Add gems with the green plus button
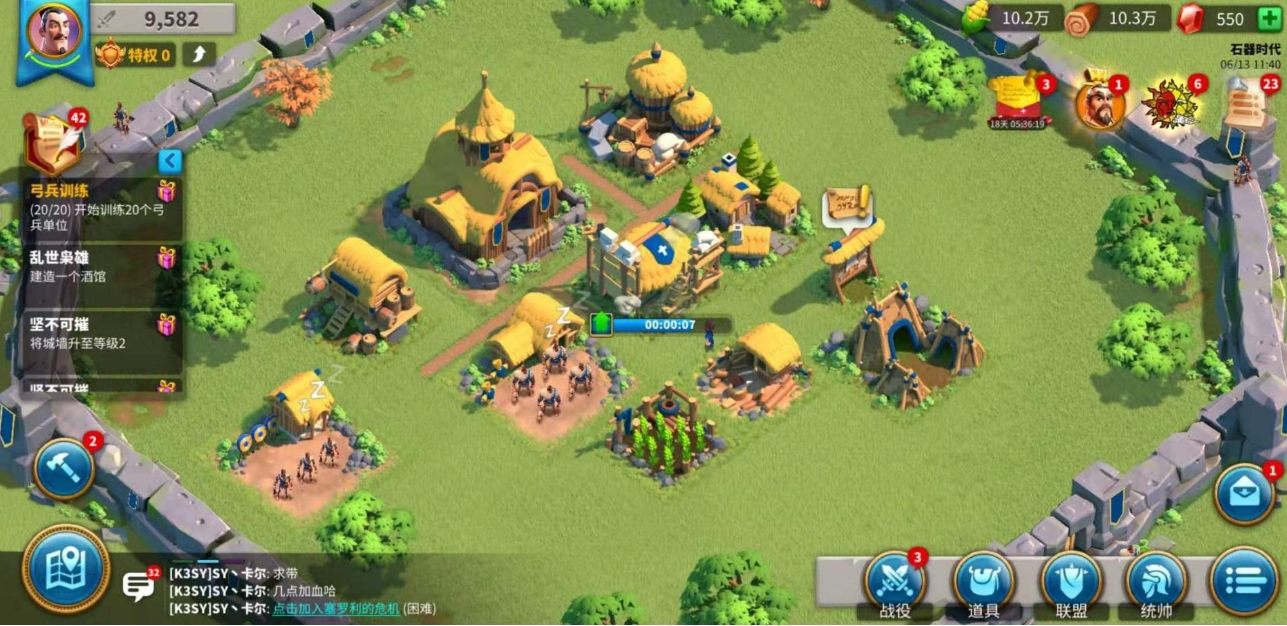 (x=1268, y=19)
